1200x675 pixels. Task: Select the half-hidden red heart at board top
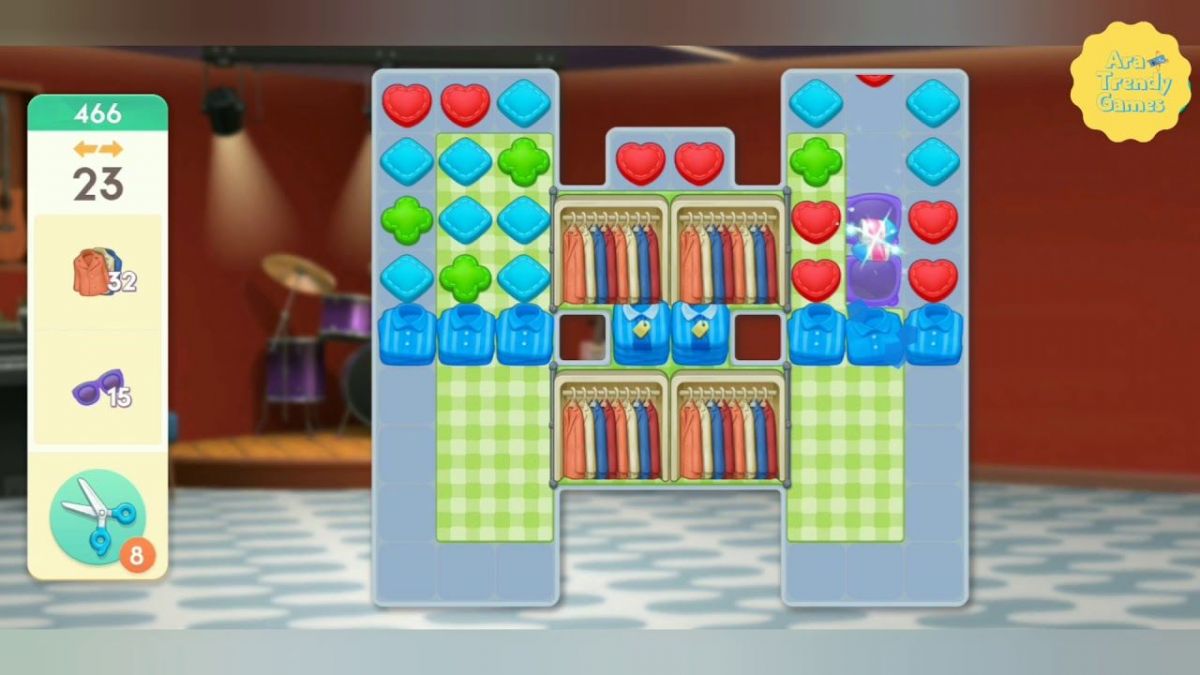(874, 79)
